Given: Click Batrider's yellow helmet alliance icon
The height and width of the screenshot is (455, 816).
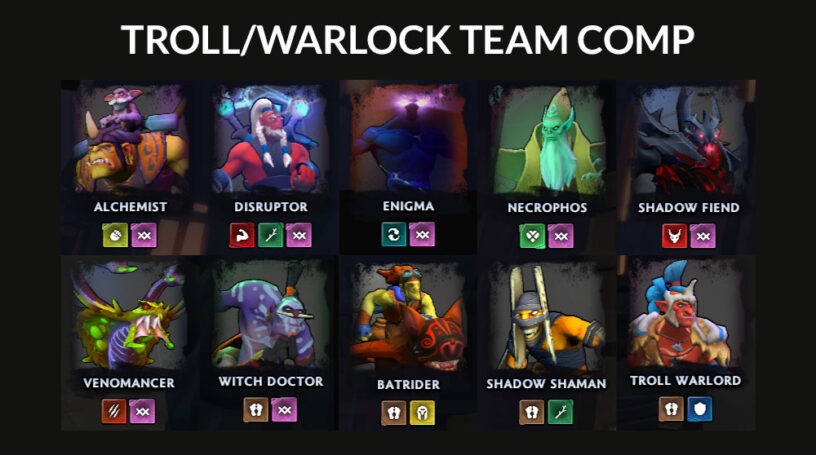Looking at the screenshot, I should (x=422, y=412).
